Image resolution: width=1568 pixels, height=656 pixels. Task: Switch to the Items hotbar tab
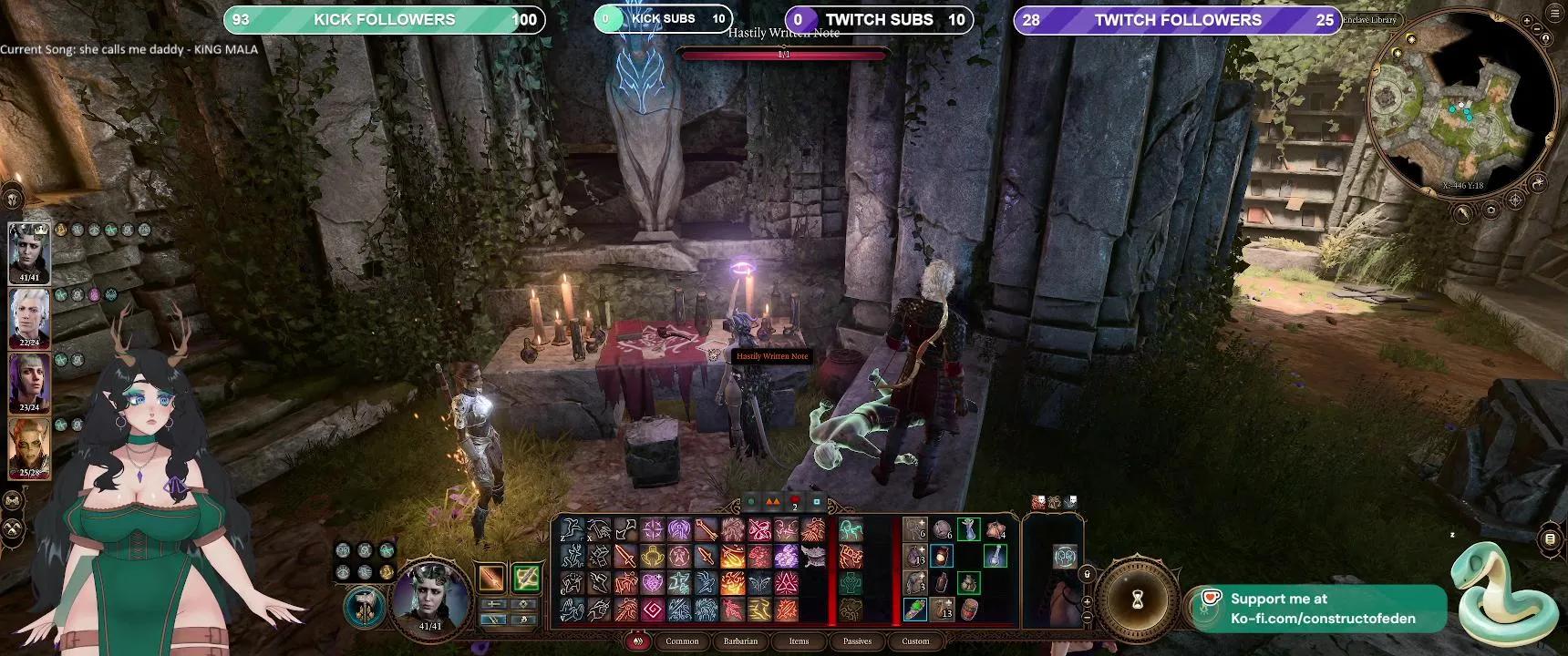799,641
